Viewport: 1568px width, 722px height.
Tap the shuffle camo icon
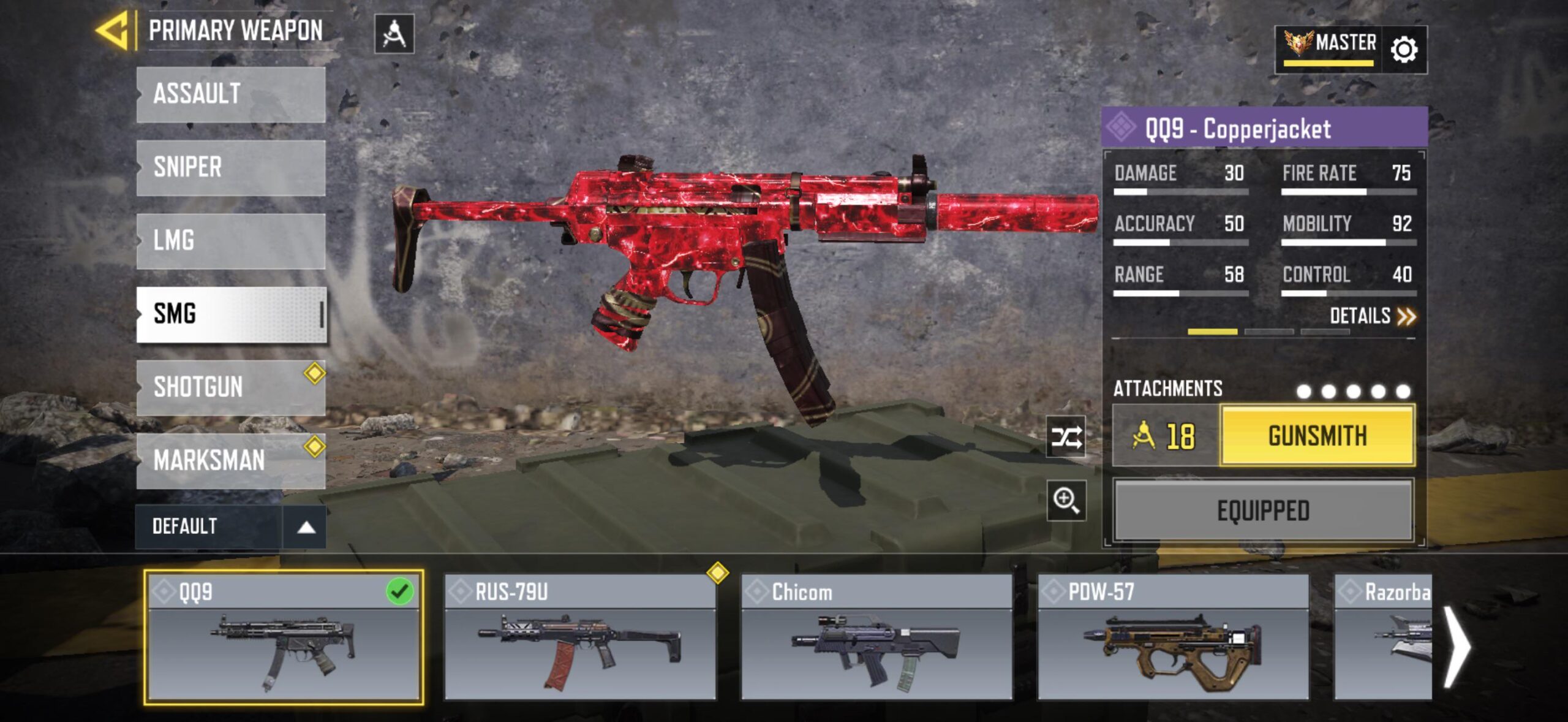coord(1066,437)
